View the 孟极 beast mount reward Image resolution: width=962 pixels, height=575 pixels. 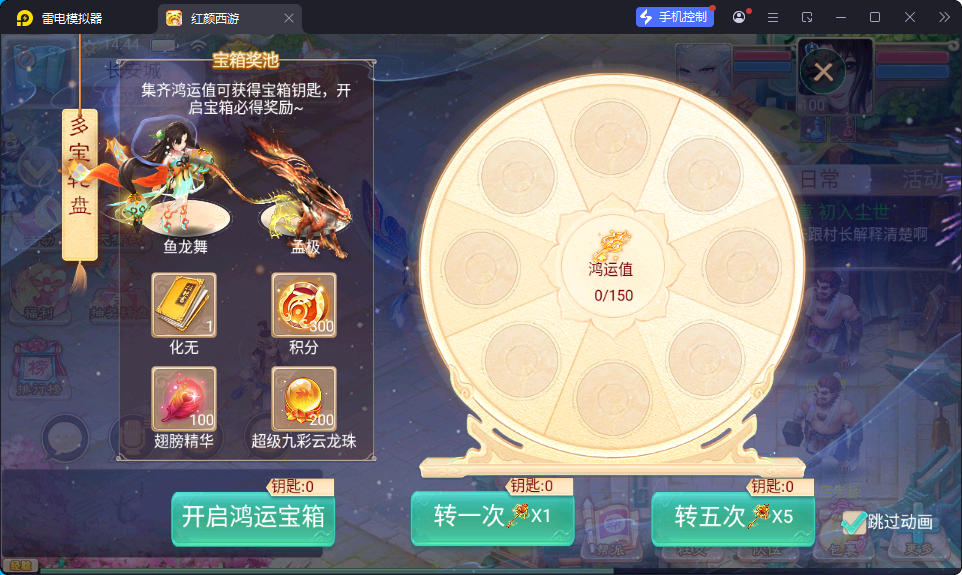click(303, 190)
